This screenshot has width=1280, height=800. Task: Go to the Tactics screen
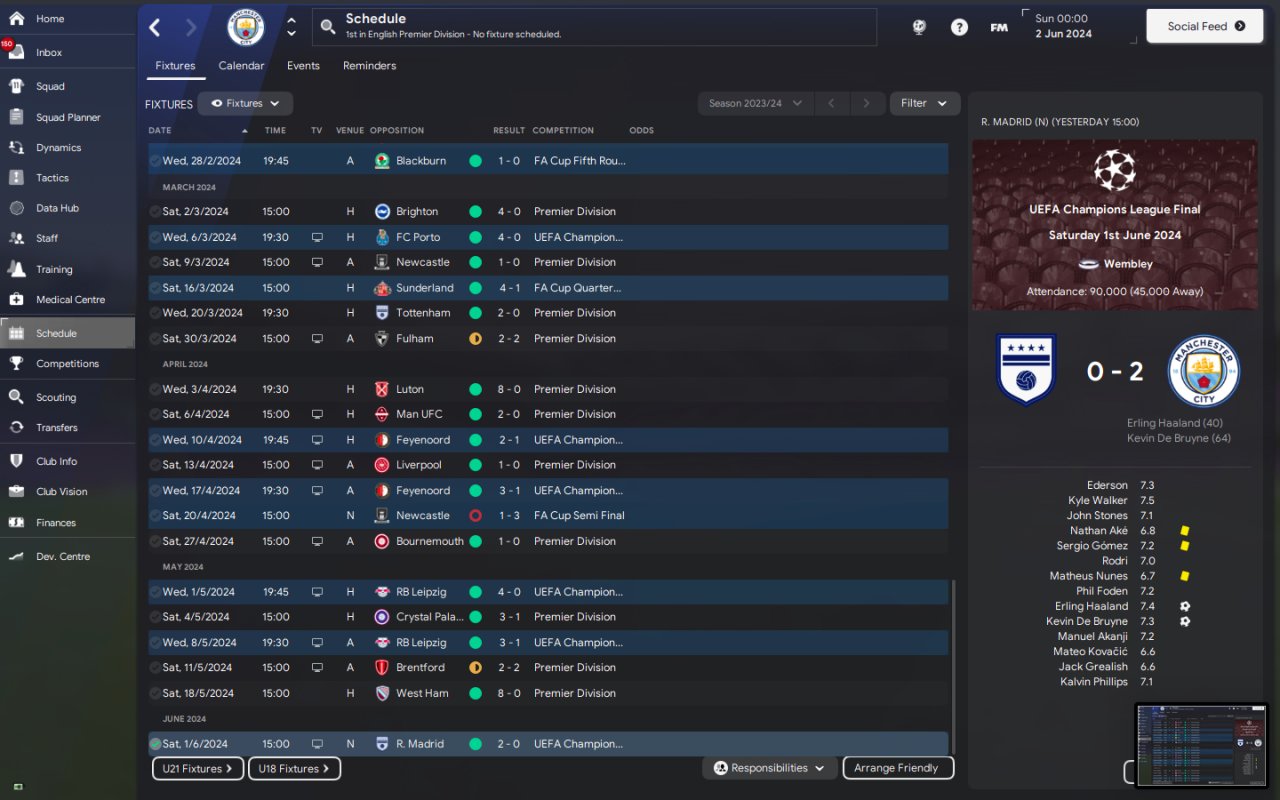tap(52, 178)
